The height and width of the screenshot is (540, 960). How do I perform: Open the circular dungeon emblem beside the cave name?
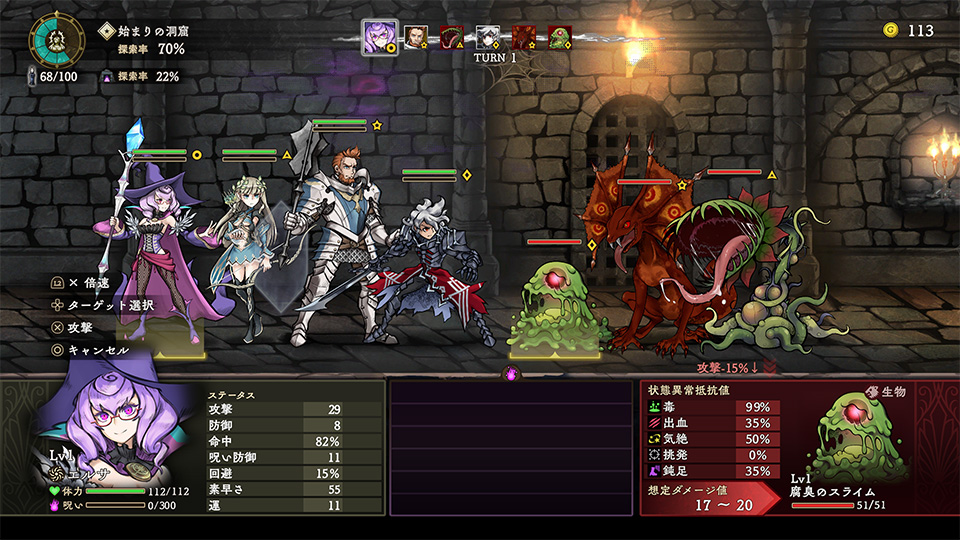(x=59, y=38)
